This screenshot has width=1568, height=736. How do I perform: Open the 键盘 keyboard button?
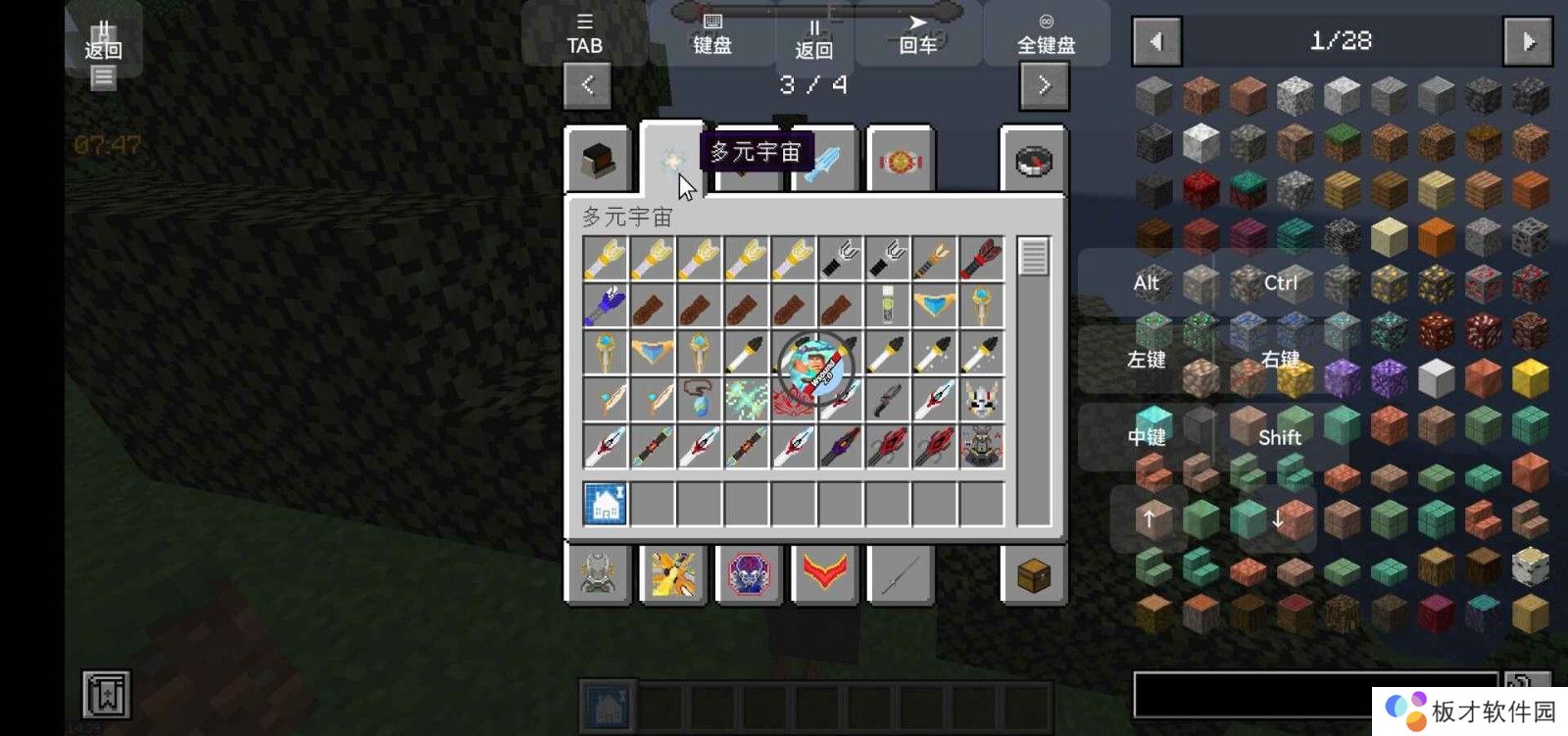[x=712, y=34]
